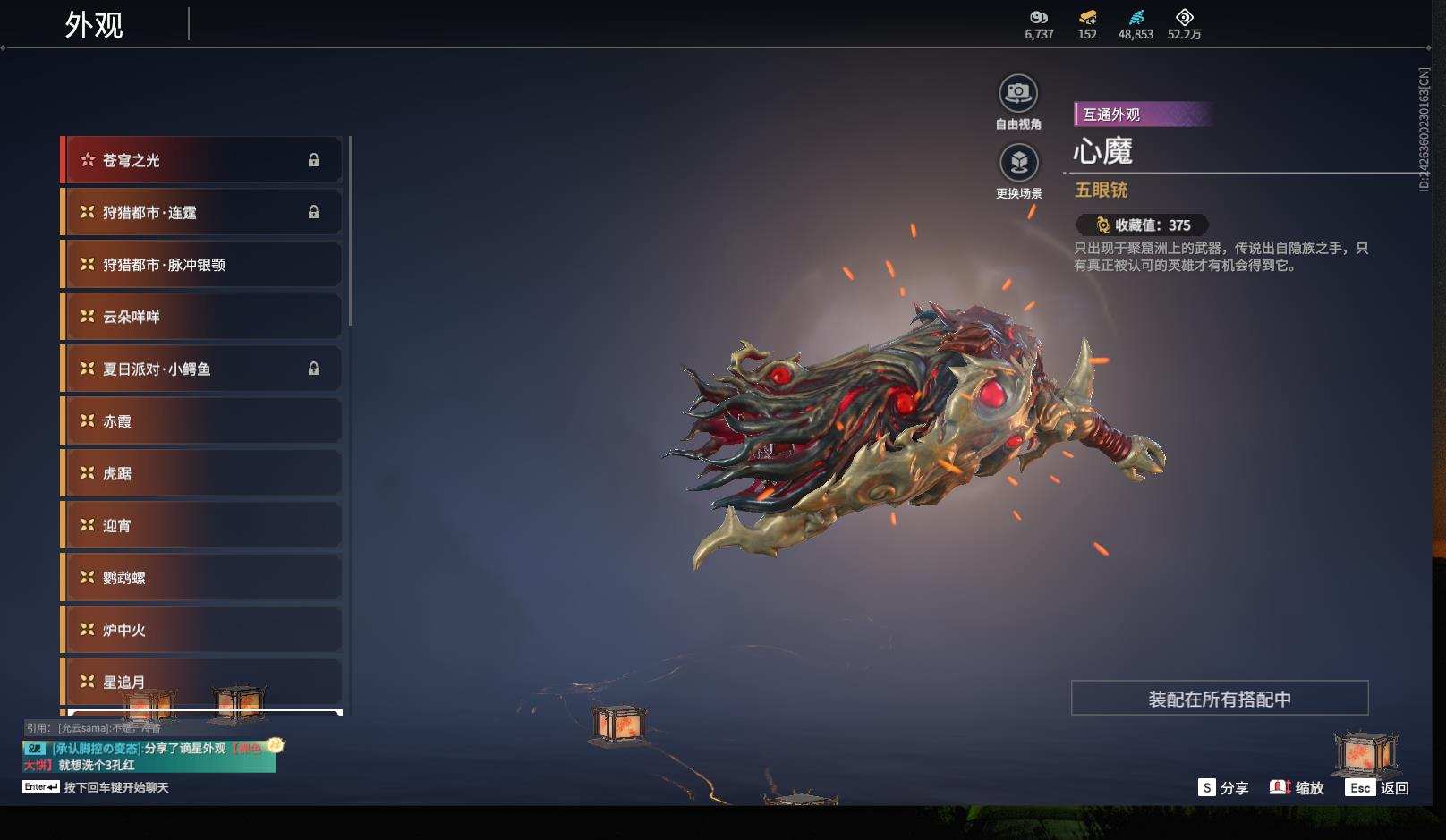Select the 虎踞 skin row
The image size is (1446, 840).
pyautogui.click(x=201, y=473)
